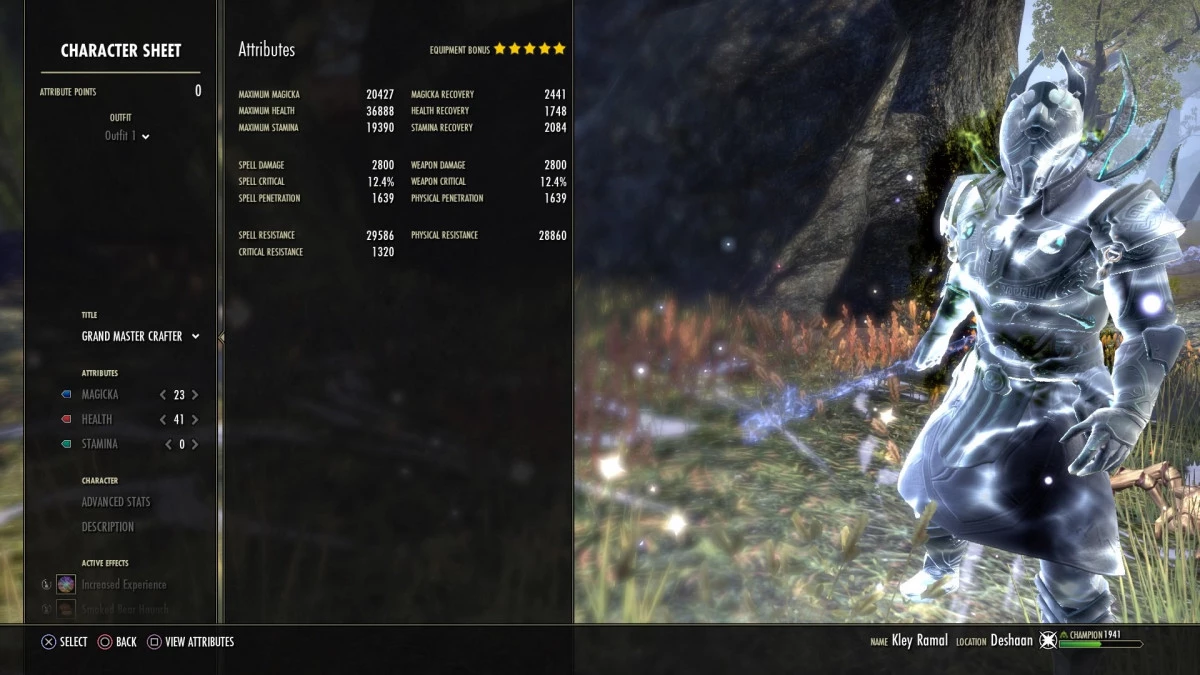The width and height of the screenshot is (1200, 675).
Task: Decrease Stamina attribute points
Action: (167, 444)
